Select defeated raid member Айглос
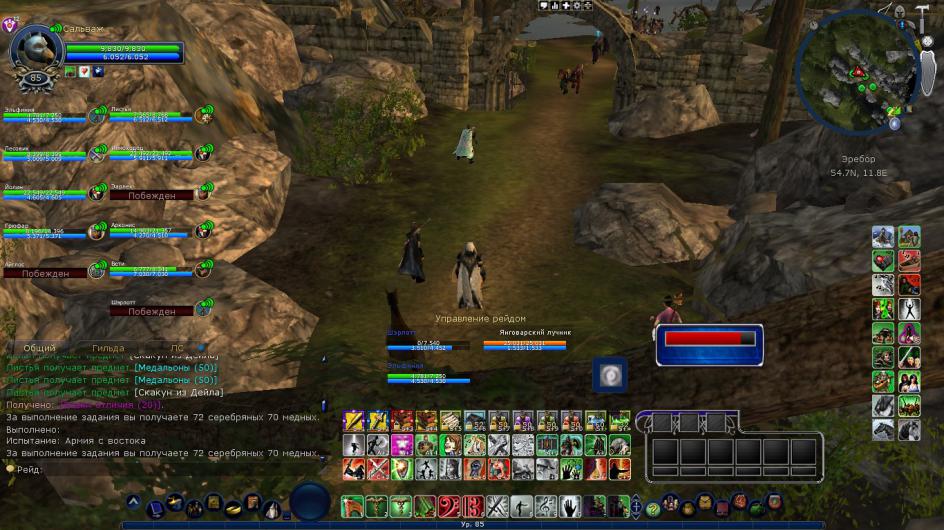The width and height of the screenshot is (944, 530). [45, 272]
